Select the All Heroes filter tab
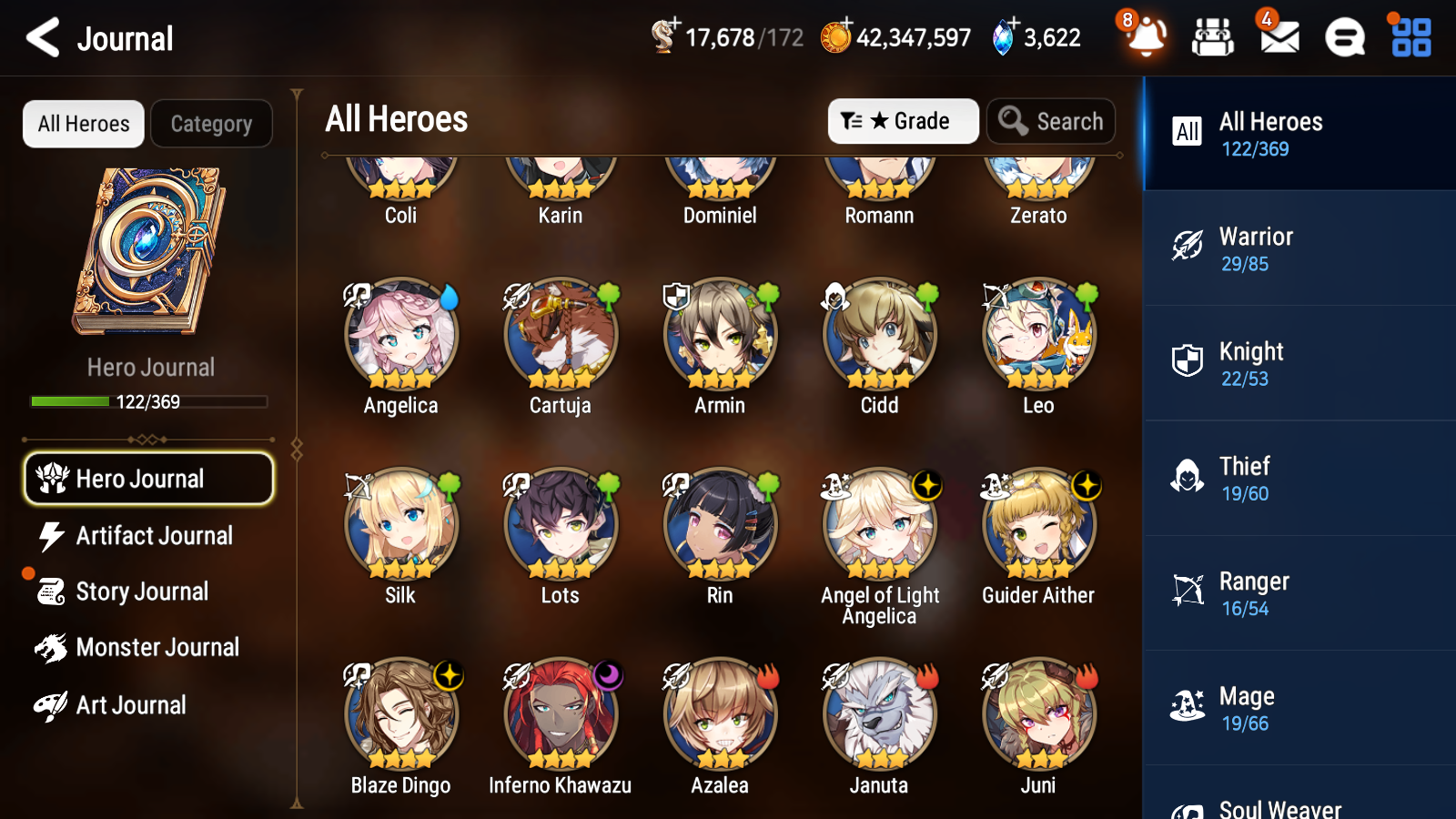This screenshot has height=819, width=1456. (83, 124)
